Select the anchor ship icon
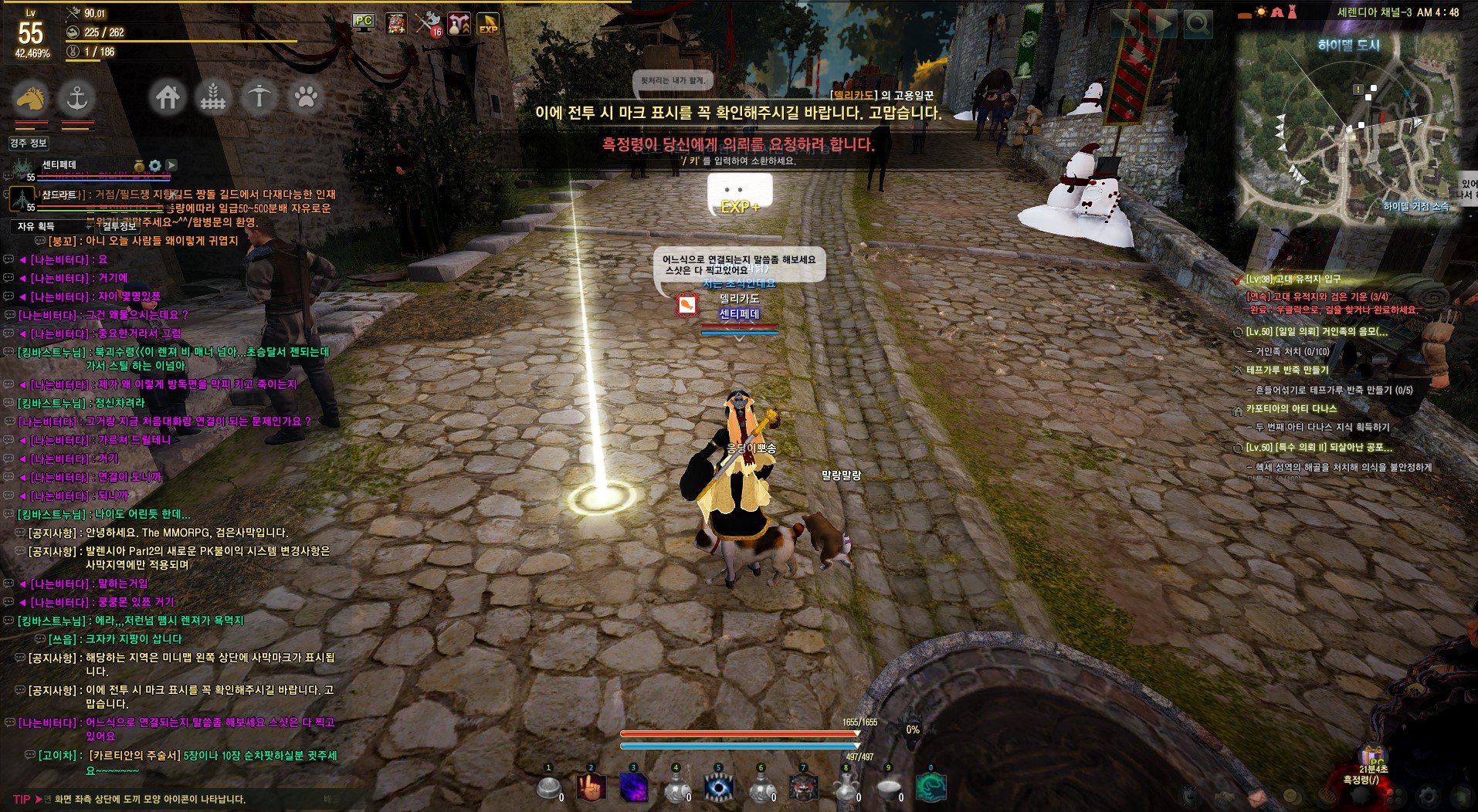The width and height of the screenshot is (1478, 812). coord(76,98)
